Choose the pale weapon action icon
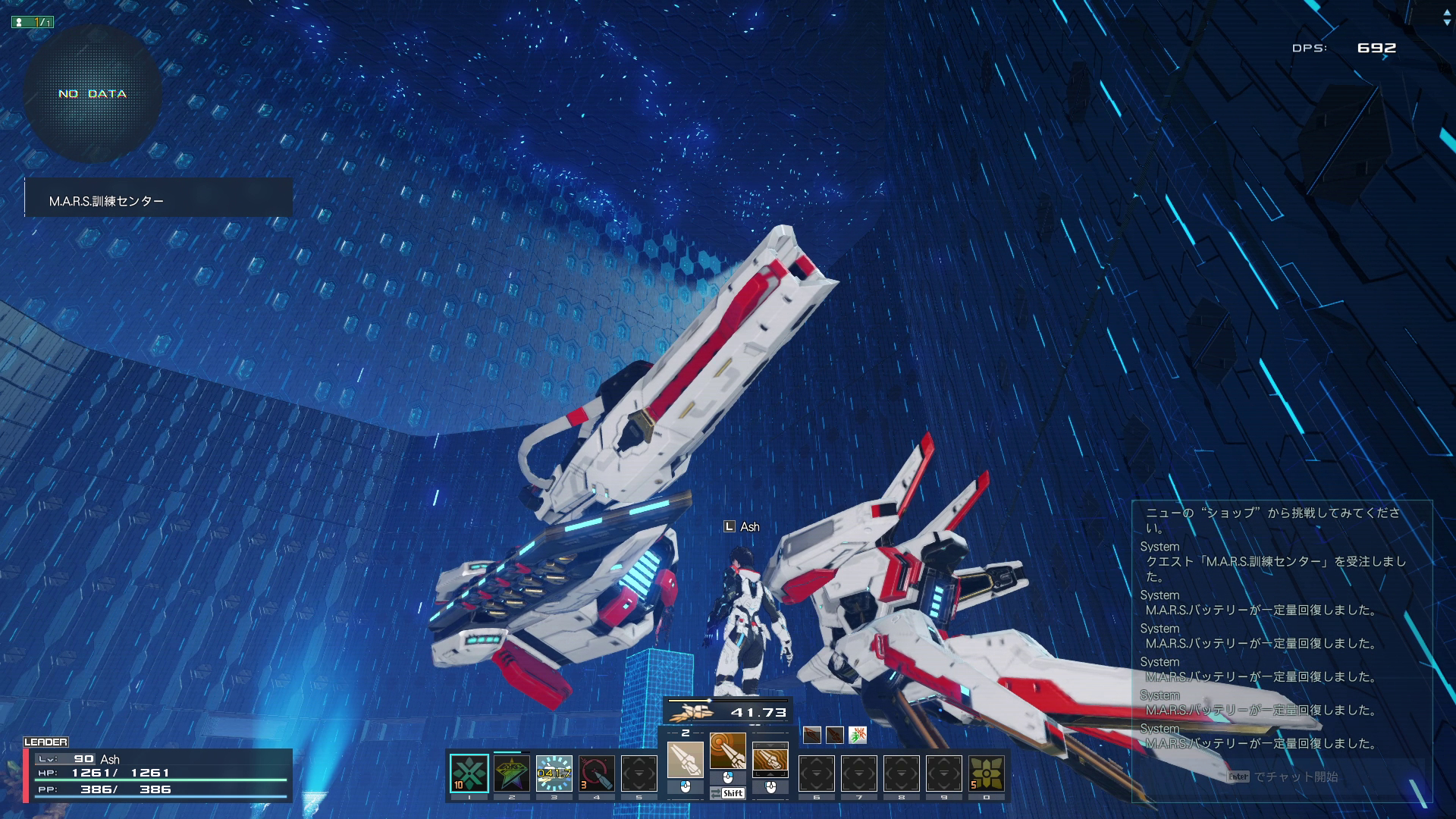Image resolution: width=1456 pixels, height=819 pixels. pos(685,759)
